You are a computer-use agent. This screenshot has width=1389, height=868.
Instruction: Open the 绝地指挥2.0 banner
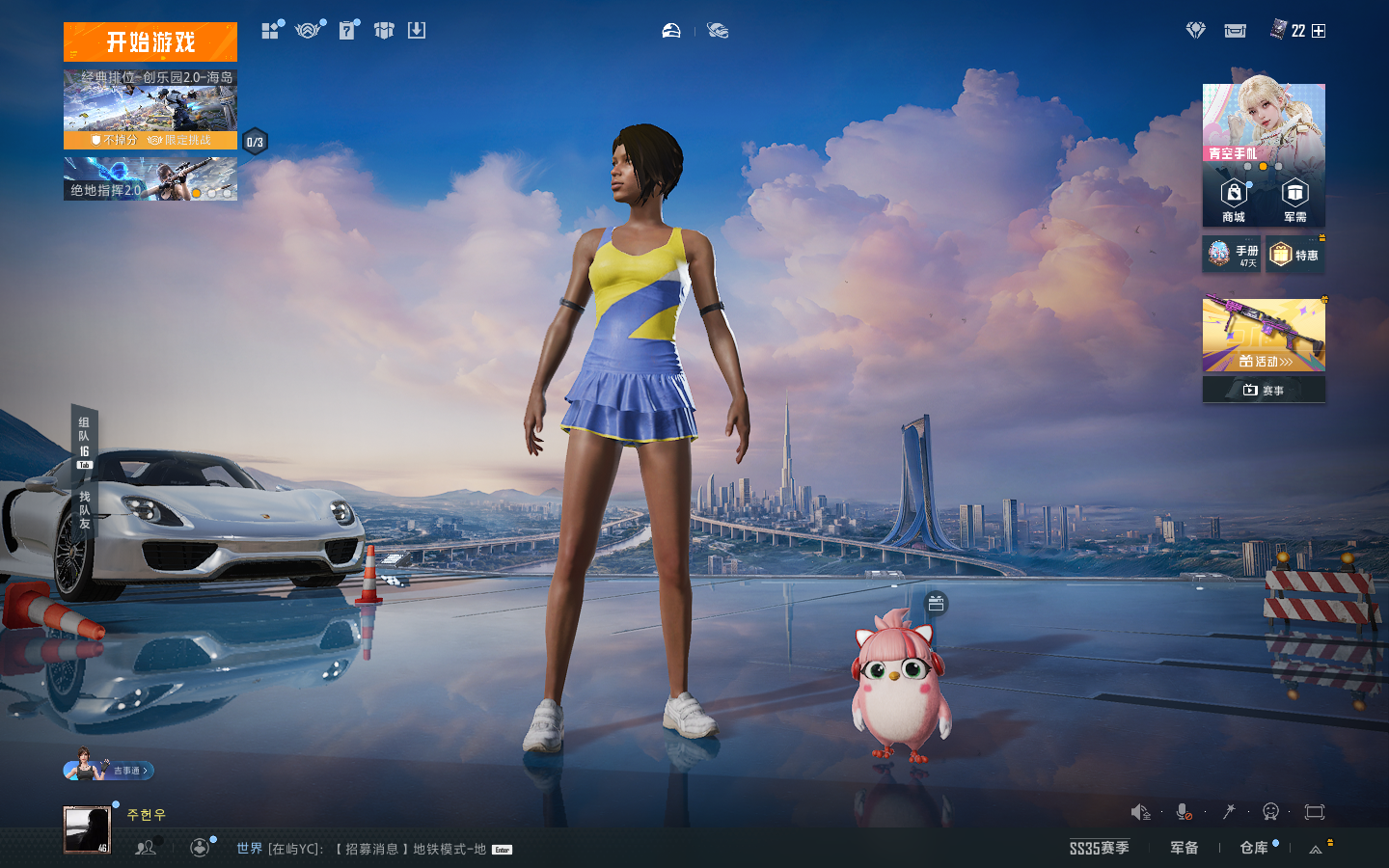150,179
